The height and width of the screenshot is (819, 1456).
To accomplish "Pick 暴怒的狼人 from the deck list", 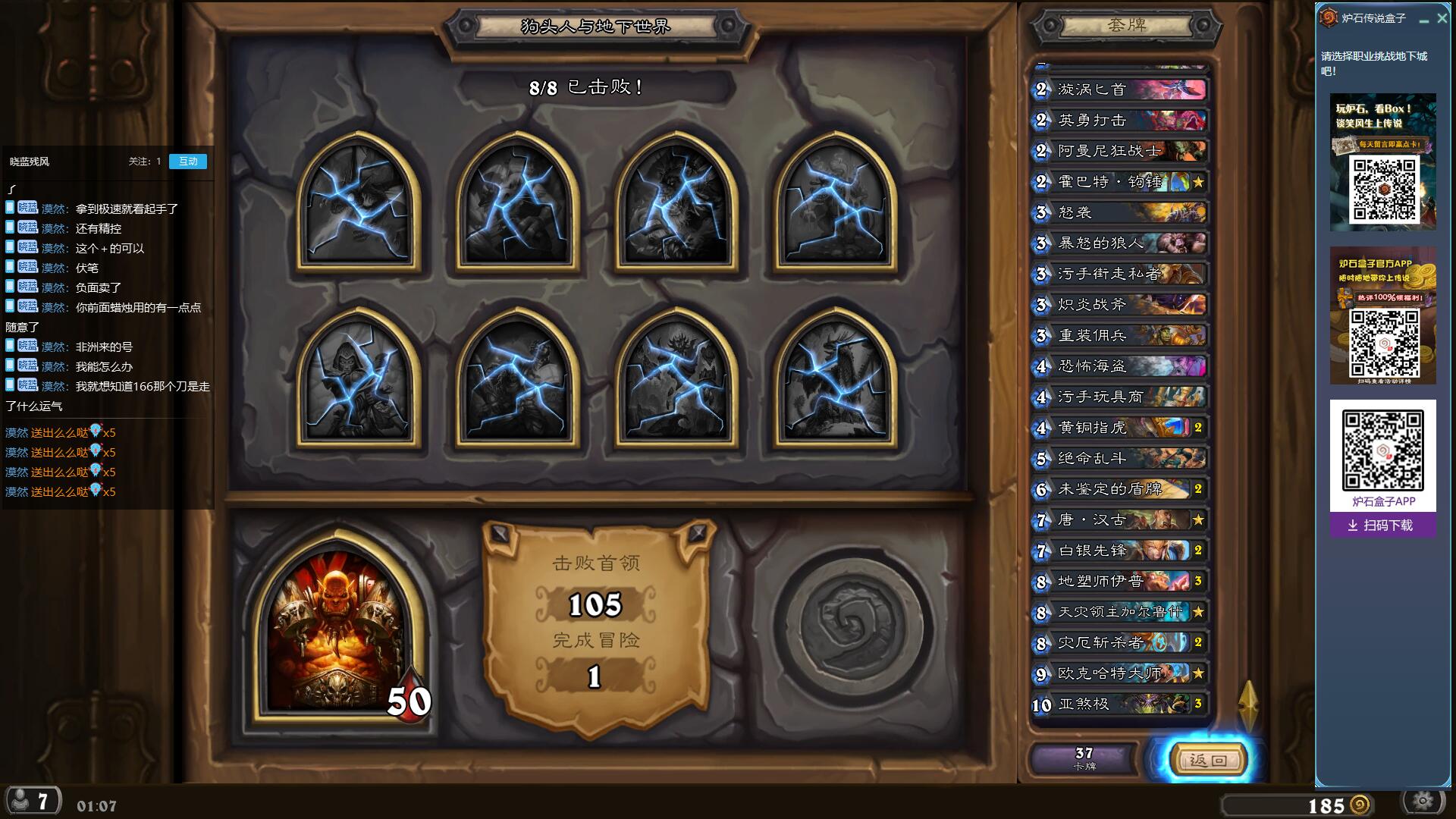I will coord(1120,243).
